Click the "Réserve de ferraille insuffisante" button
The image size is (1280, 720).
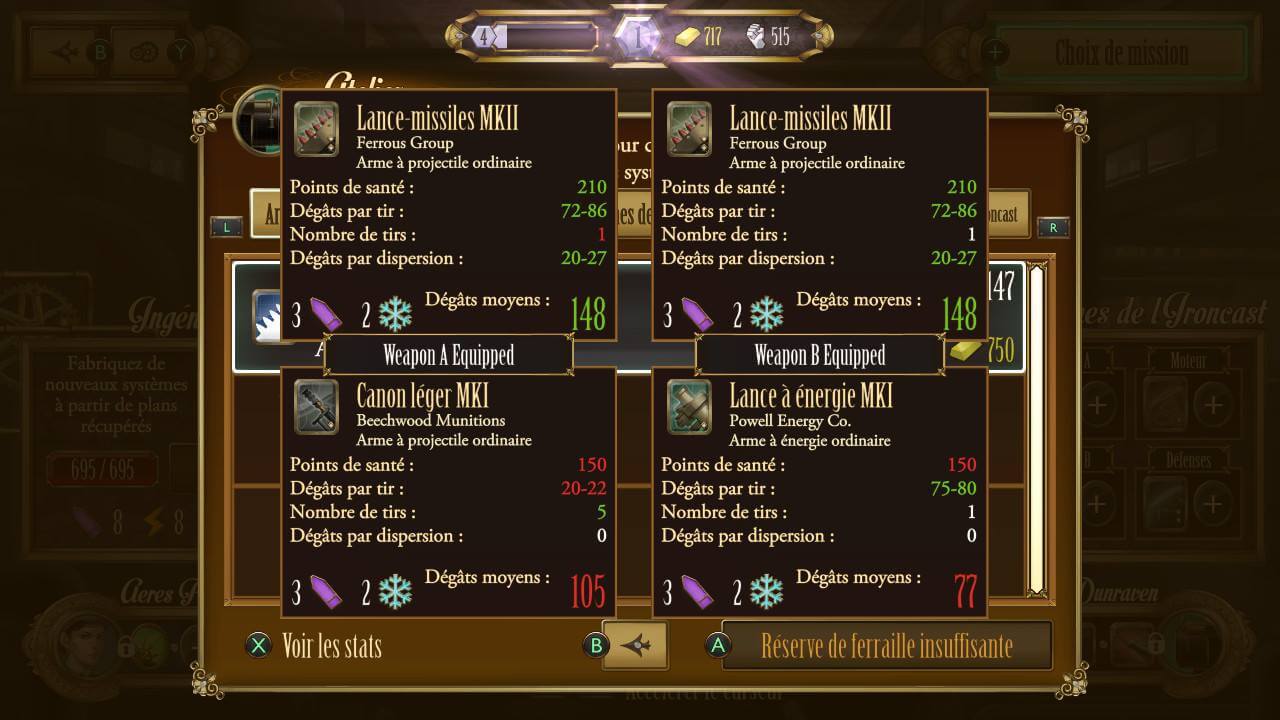pyautogui.click(x=886, y=646)
